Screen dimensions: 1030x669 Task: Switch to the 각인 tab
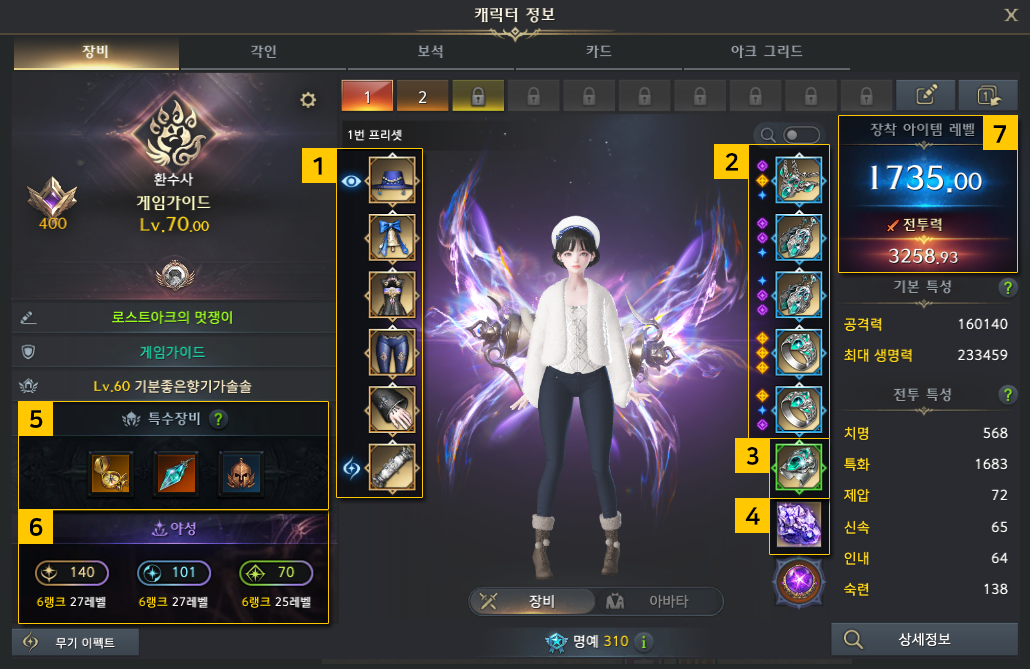tap(264, 51)
